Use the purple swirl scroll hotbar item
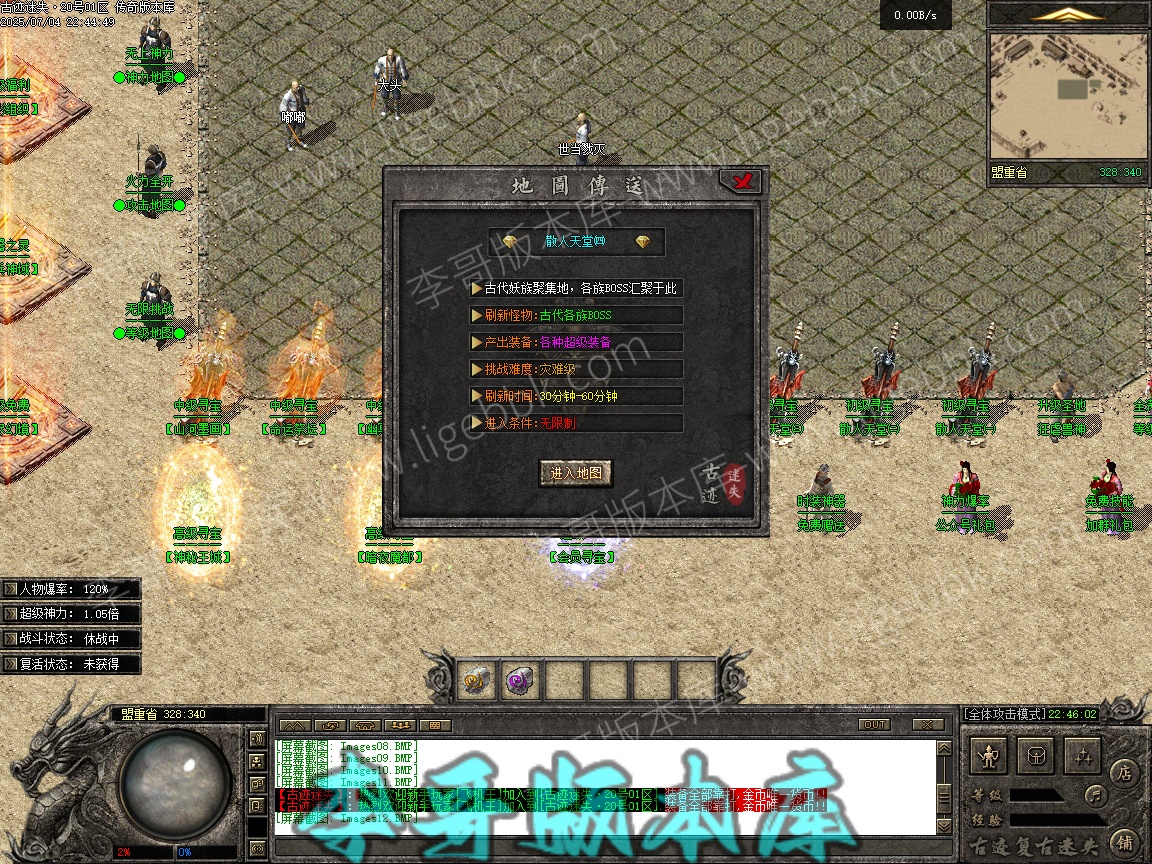 [519, 681]
